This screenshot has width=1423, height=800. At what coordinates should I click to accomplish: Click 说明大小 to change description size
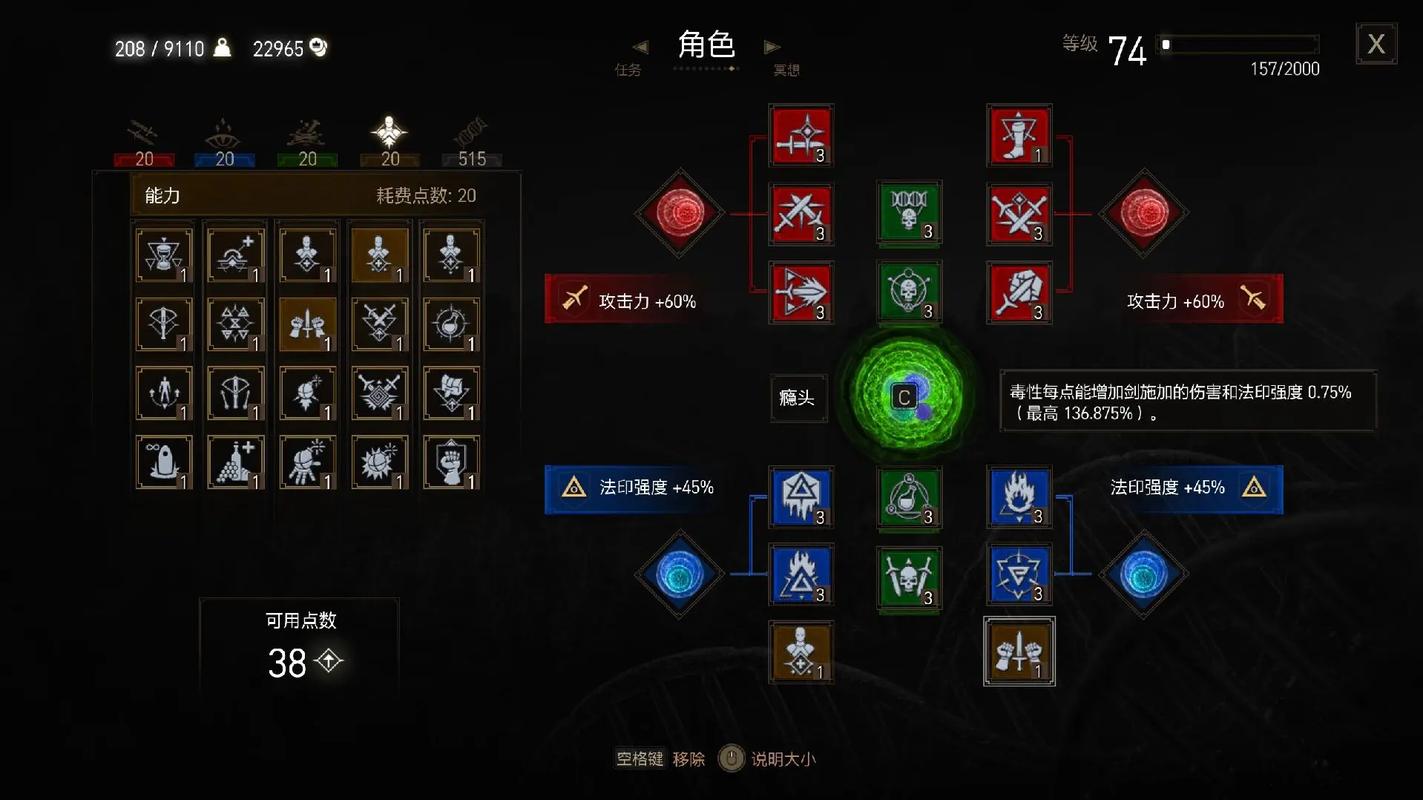784,758
